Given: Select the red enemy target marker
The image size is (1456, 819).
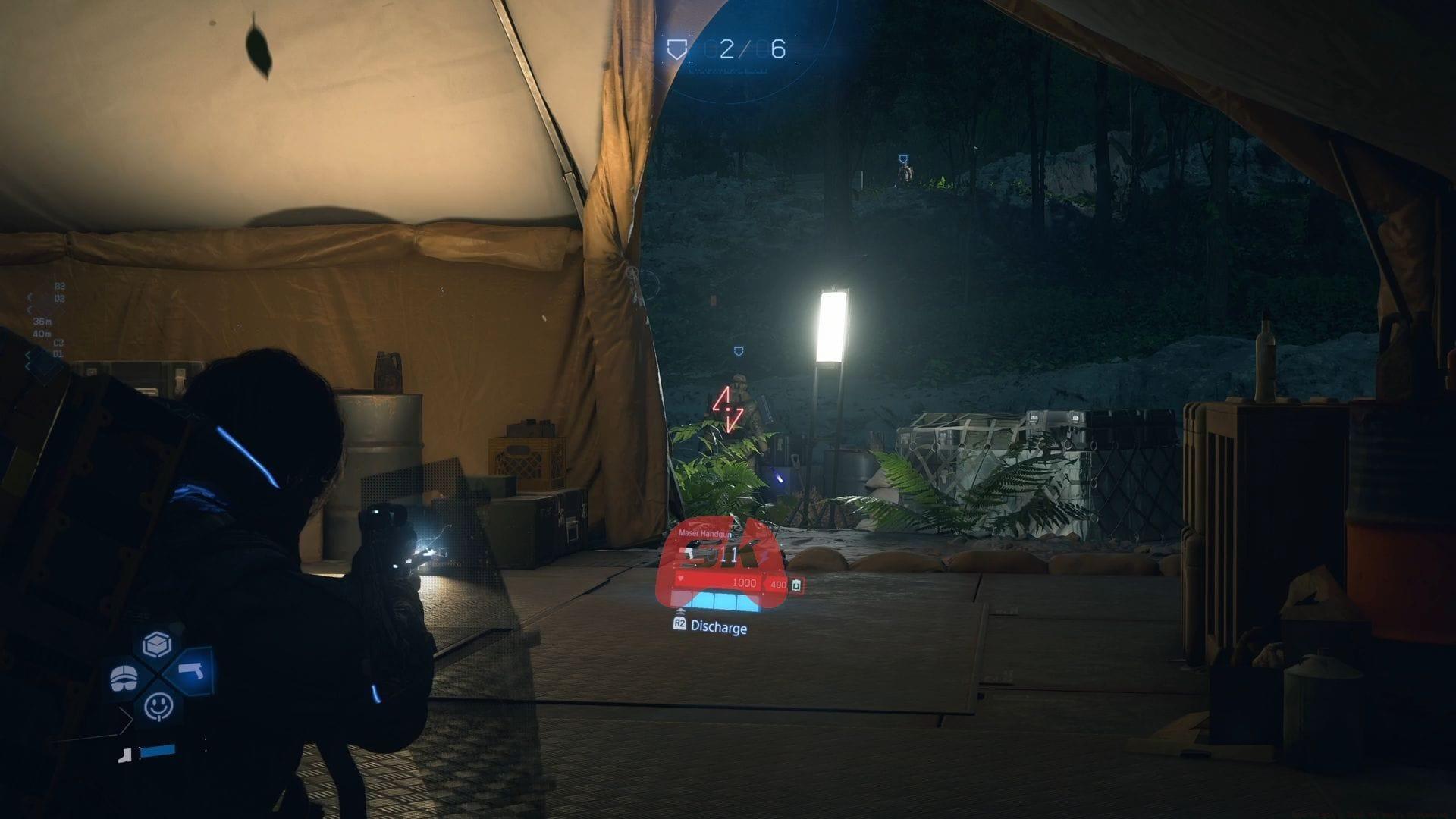Looking at the screenshot, I should tap(726, 409).
